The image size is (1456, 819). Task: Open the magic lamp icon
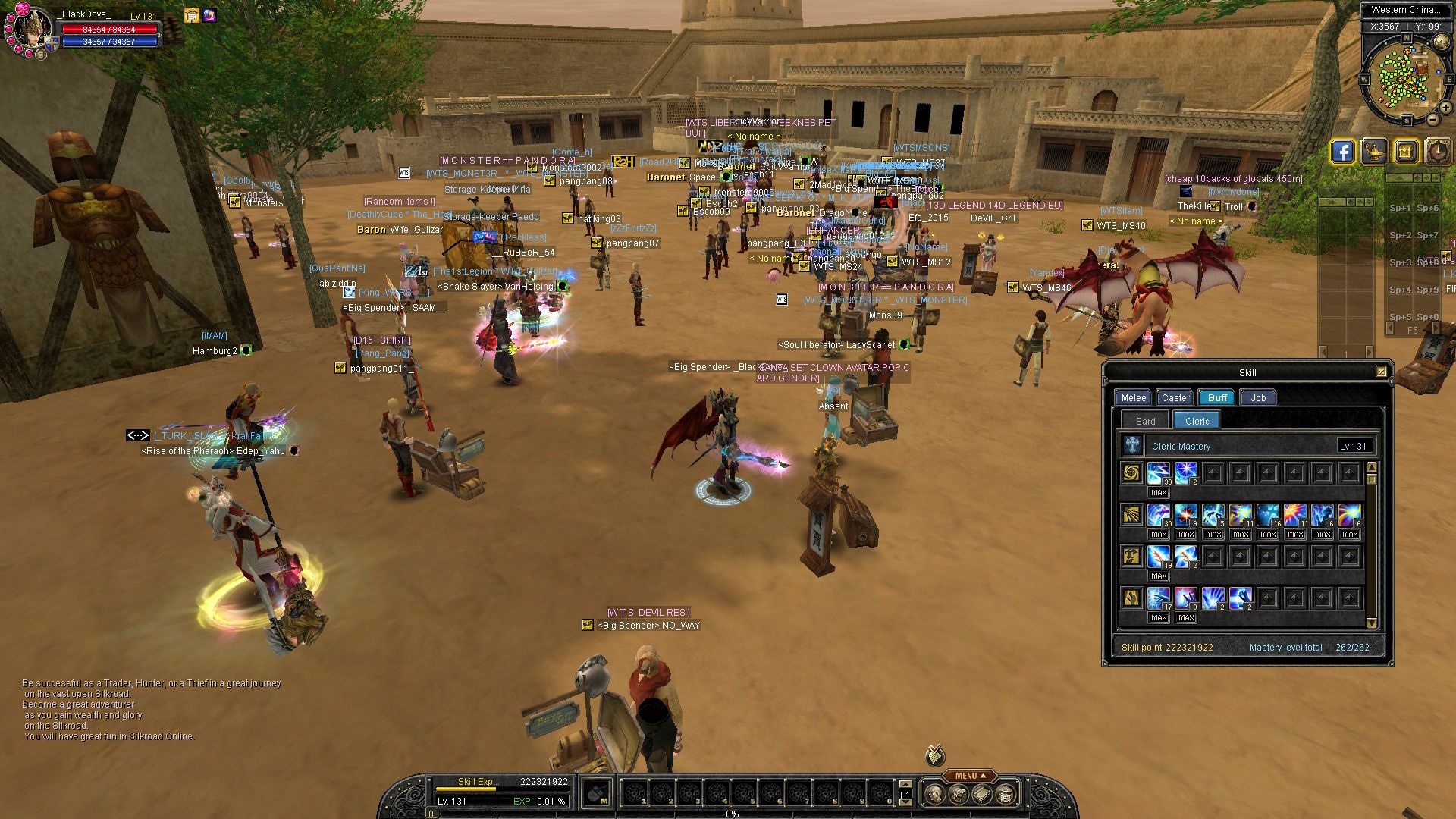(x=1374, y=152)
